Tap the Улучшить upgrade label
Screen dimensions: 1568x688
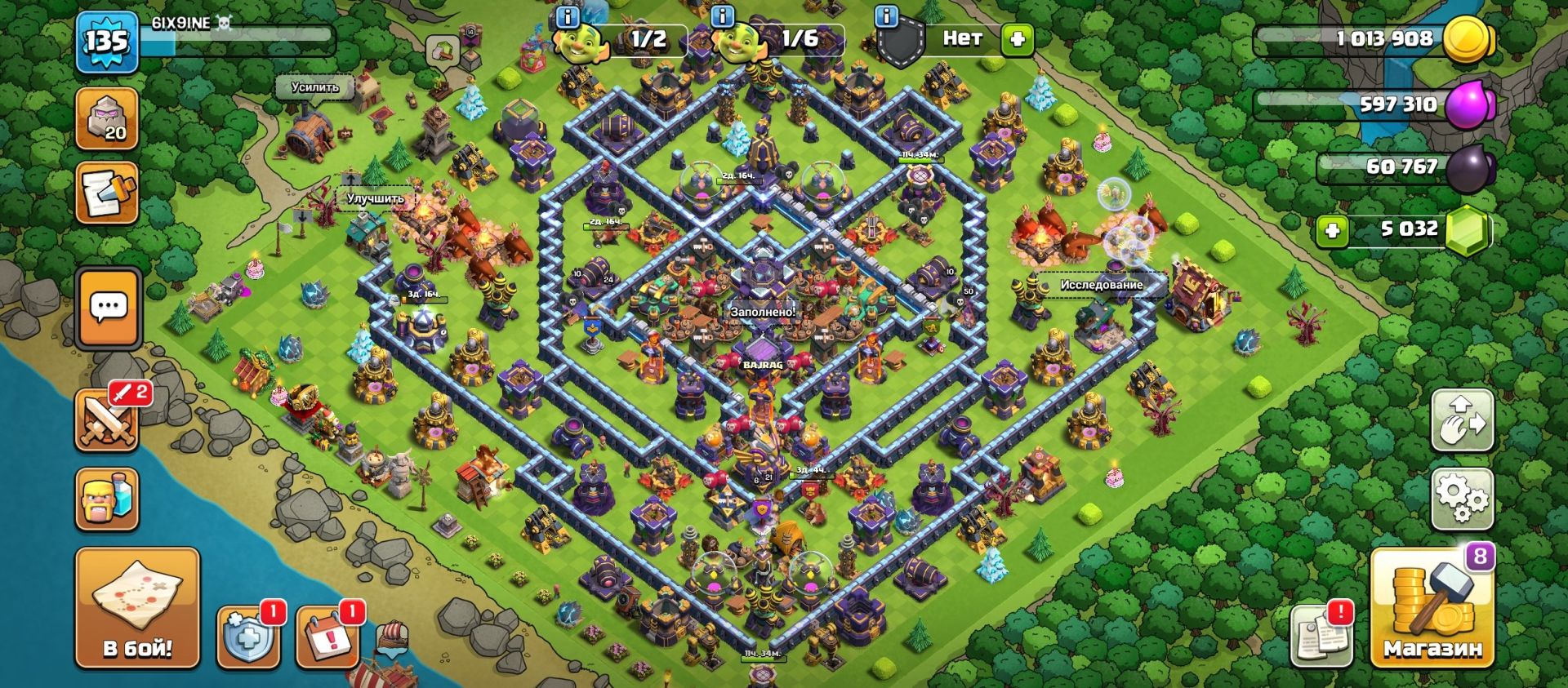(375, 198)
